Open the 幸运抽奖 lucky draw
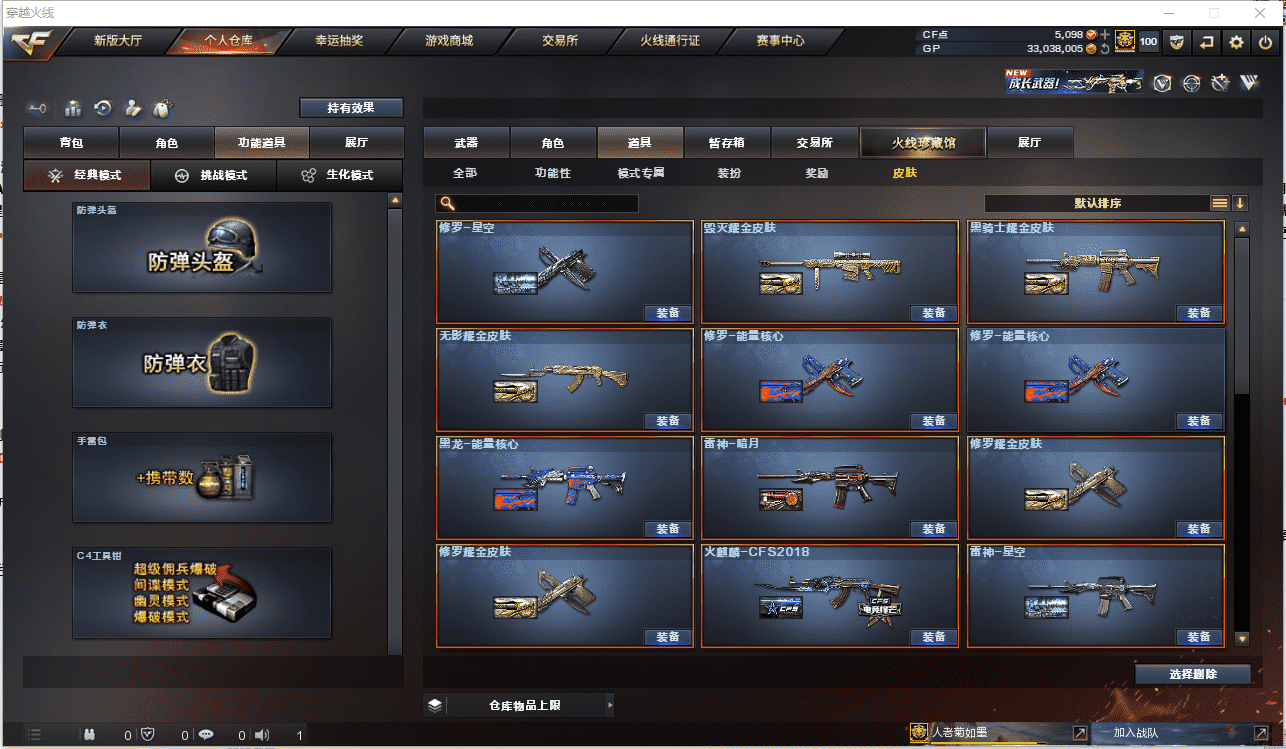The height and width of the screenshot is (749, 1286). coord(339,41)
